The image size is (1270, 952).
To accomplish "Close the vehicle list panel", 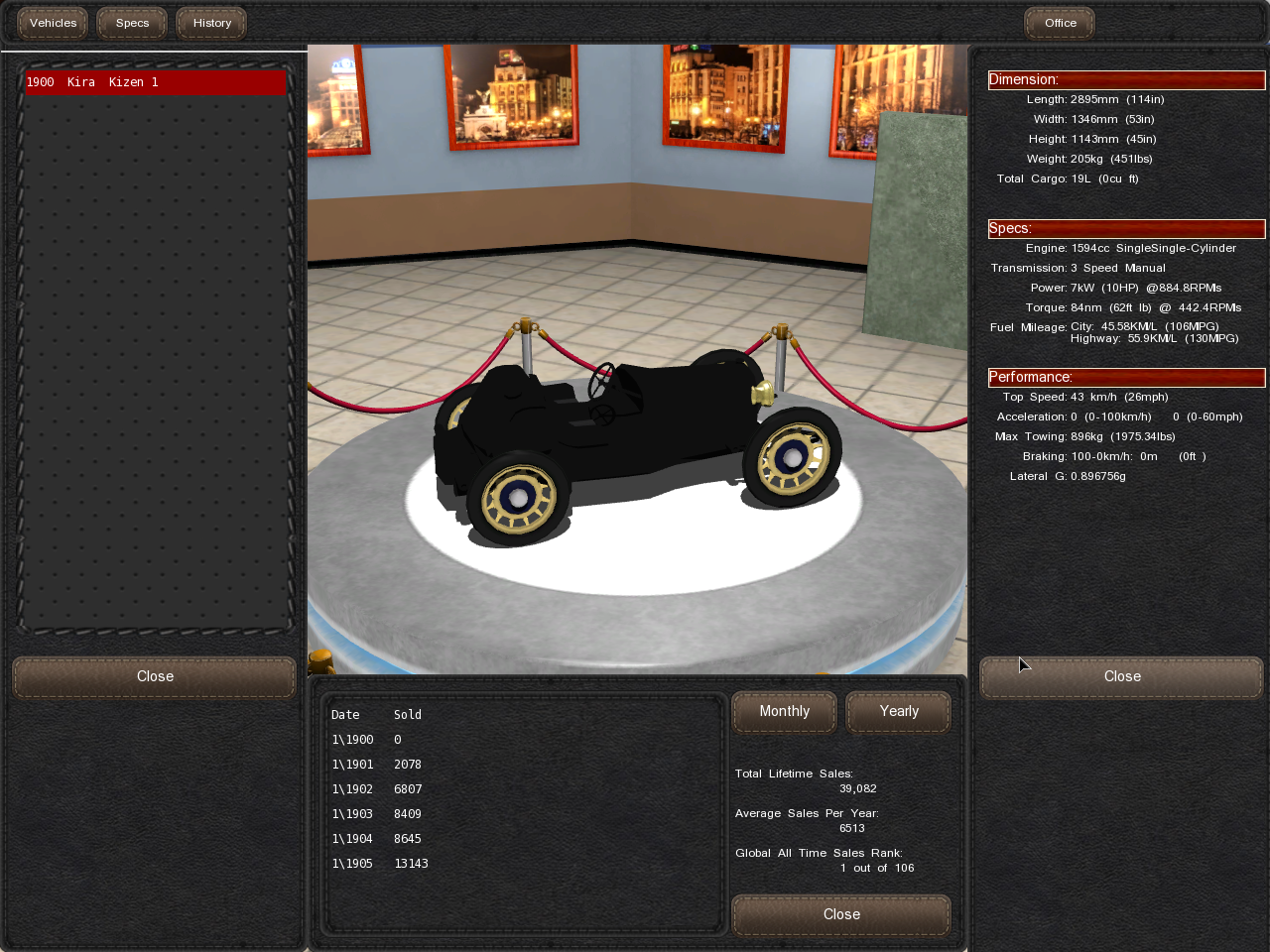I will (x=155, y=676).
